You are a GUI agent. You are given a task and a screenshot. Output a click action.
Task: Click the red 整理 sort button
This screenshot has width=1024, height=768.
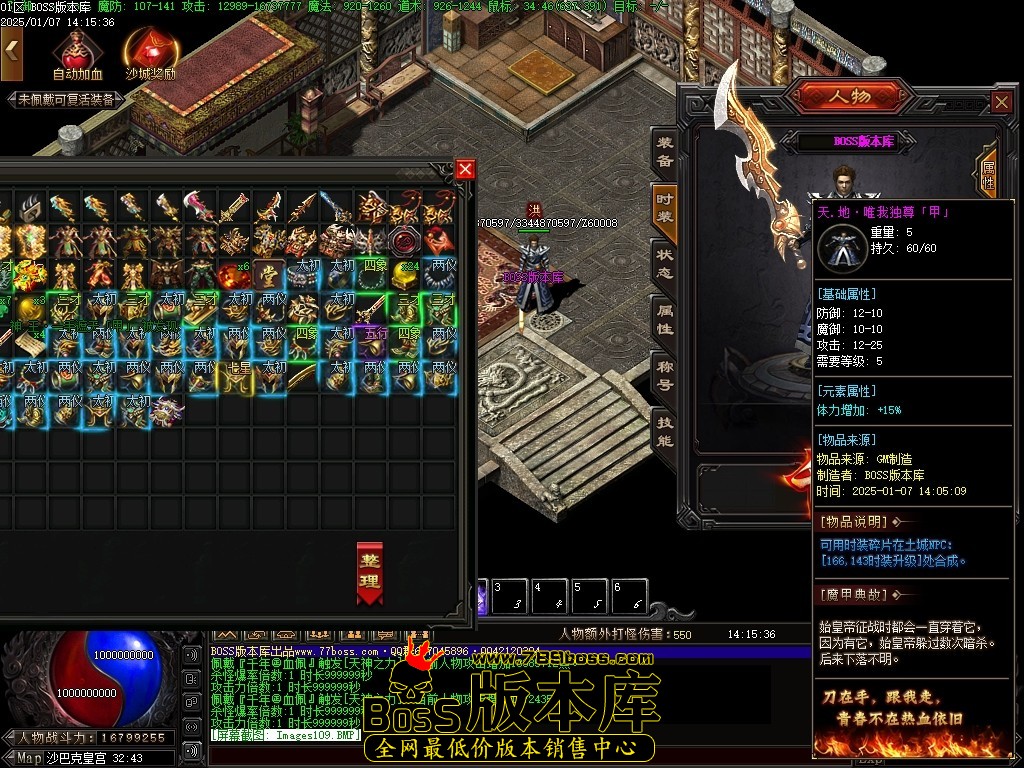click(370, 573)
